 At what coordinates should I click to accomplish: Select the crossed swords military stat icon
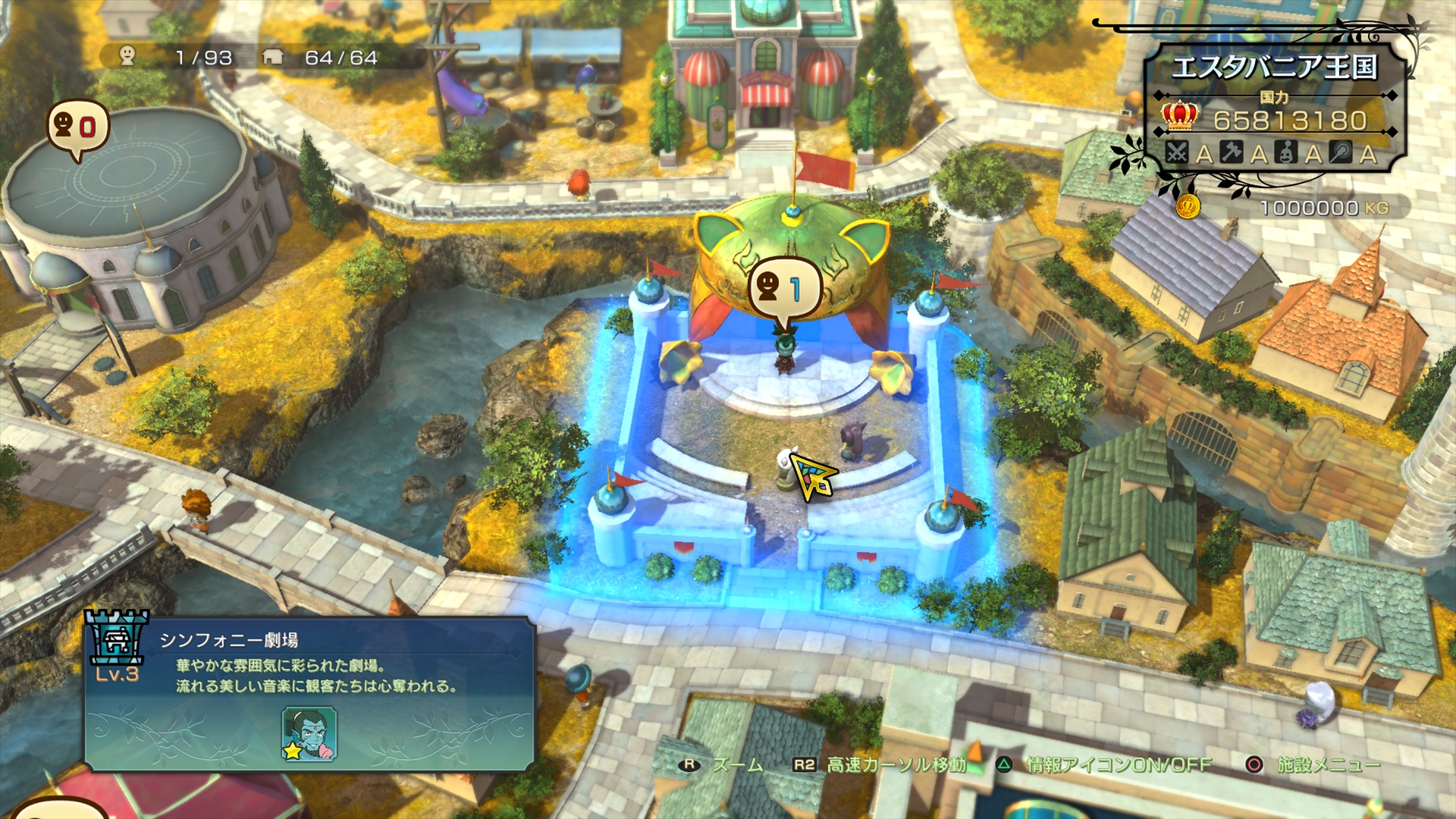(x=1178, y=152)
